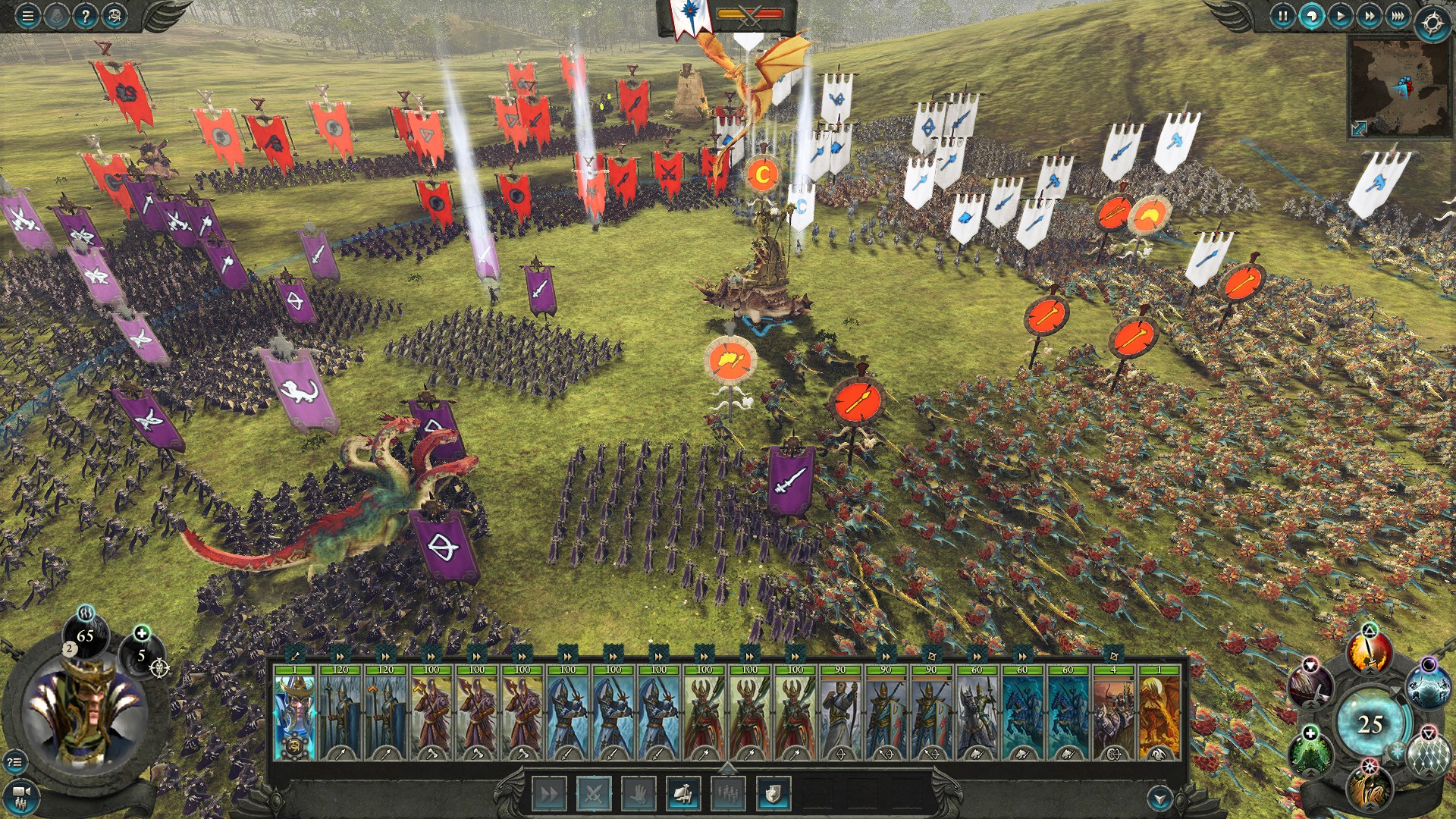The image size is (1456, 819).
Task: Set battle speed to normal play
Action: [1340, 16]
